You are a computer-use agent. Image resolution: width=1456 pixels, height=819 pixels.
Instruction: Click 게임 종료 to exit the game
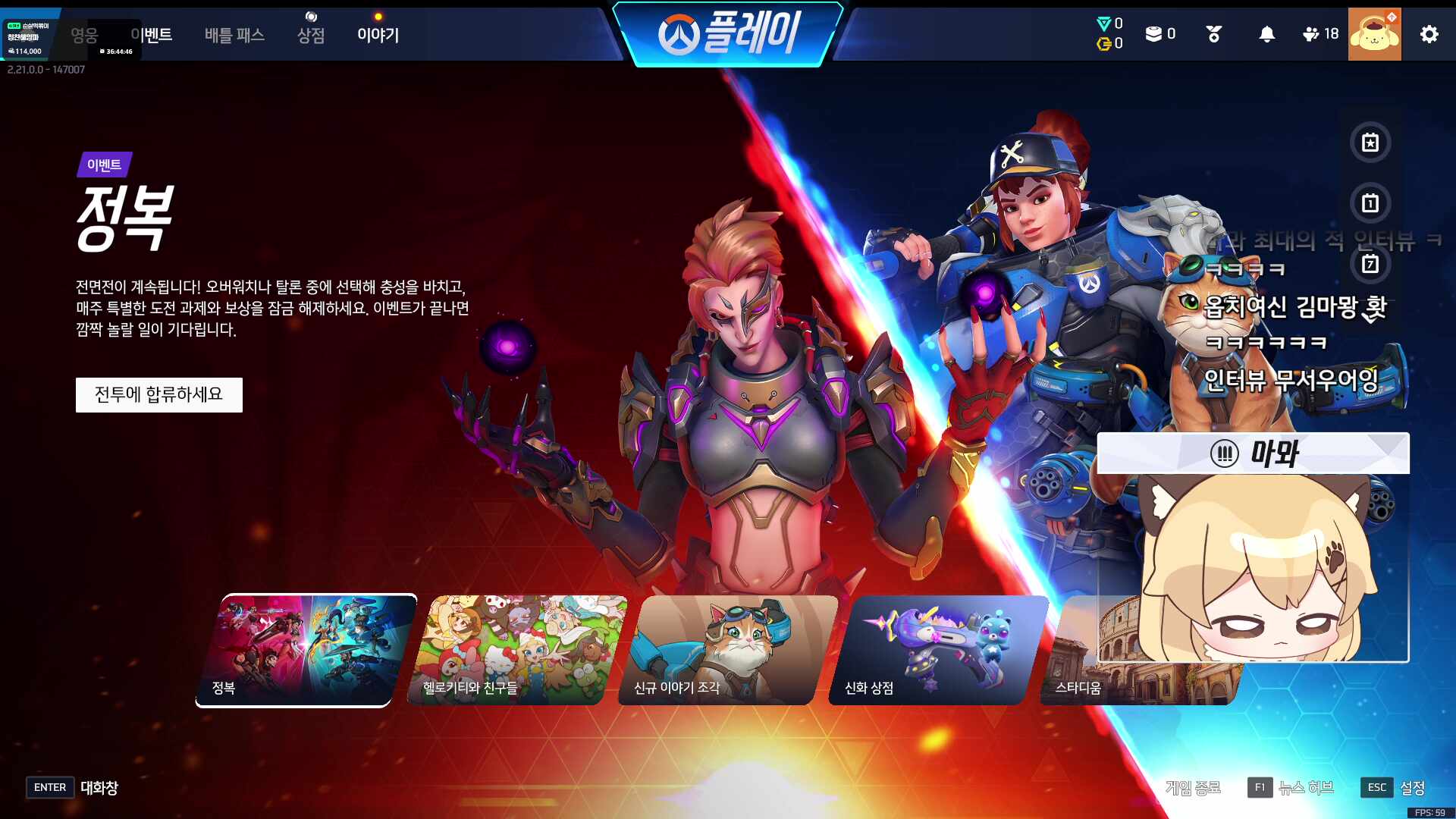(1194, 787)
